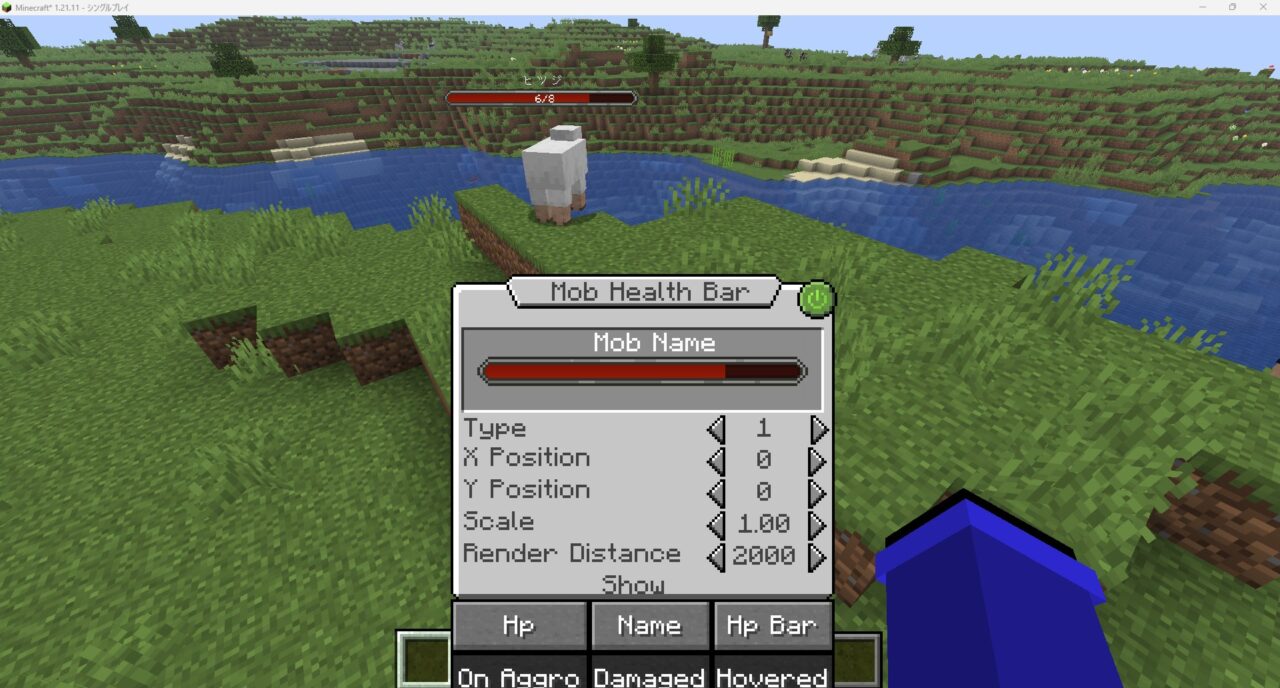Decrease the X Position value
This screenshot has width=1280, height=688.
(715, 461)
